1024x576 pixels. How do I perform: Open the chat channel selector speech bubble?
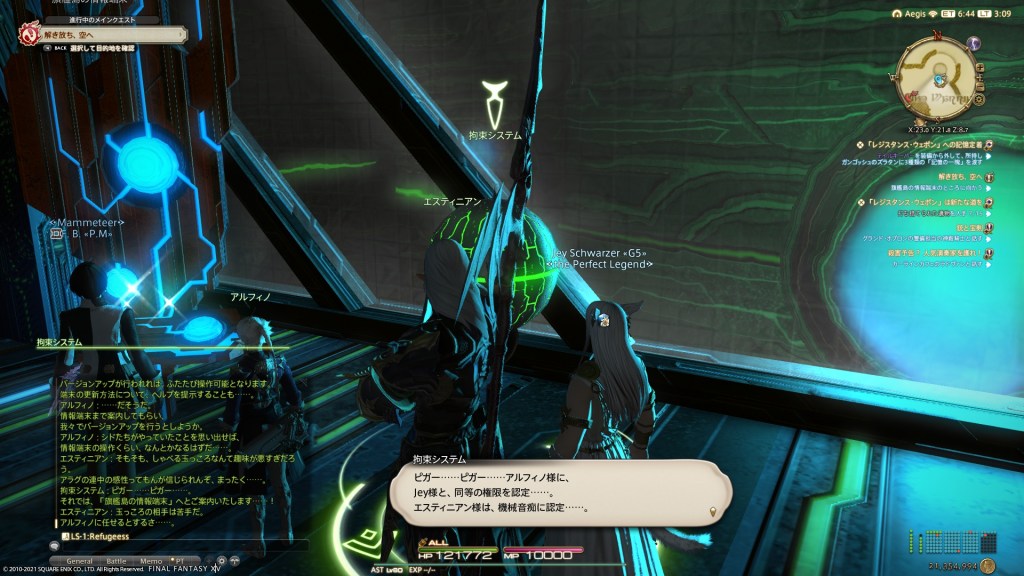[x=53, y=545]
